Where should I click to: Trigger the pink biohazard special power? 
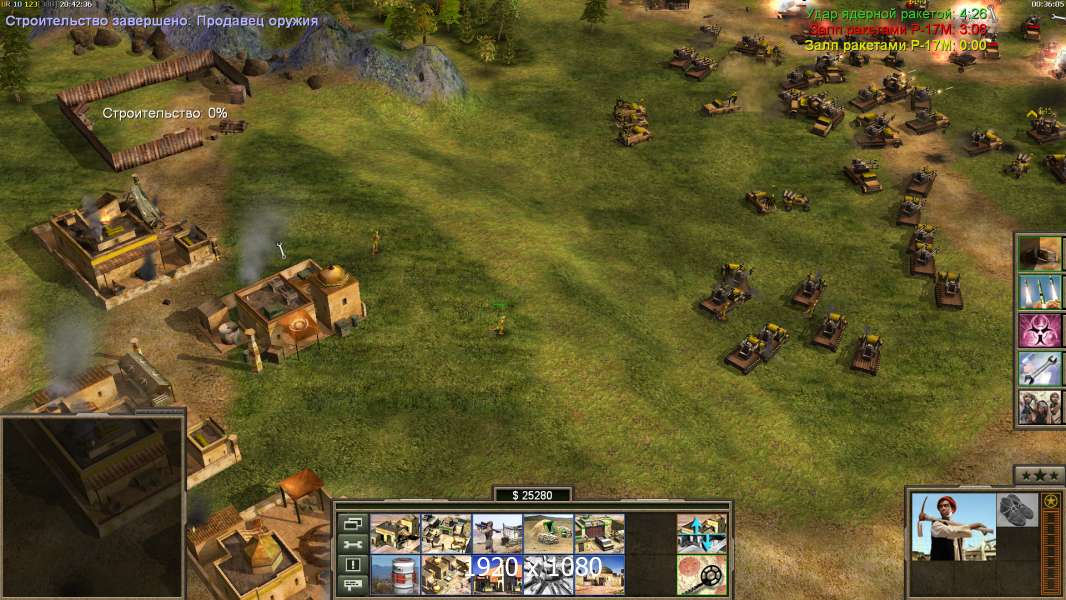[1040, 330]
